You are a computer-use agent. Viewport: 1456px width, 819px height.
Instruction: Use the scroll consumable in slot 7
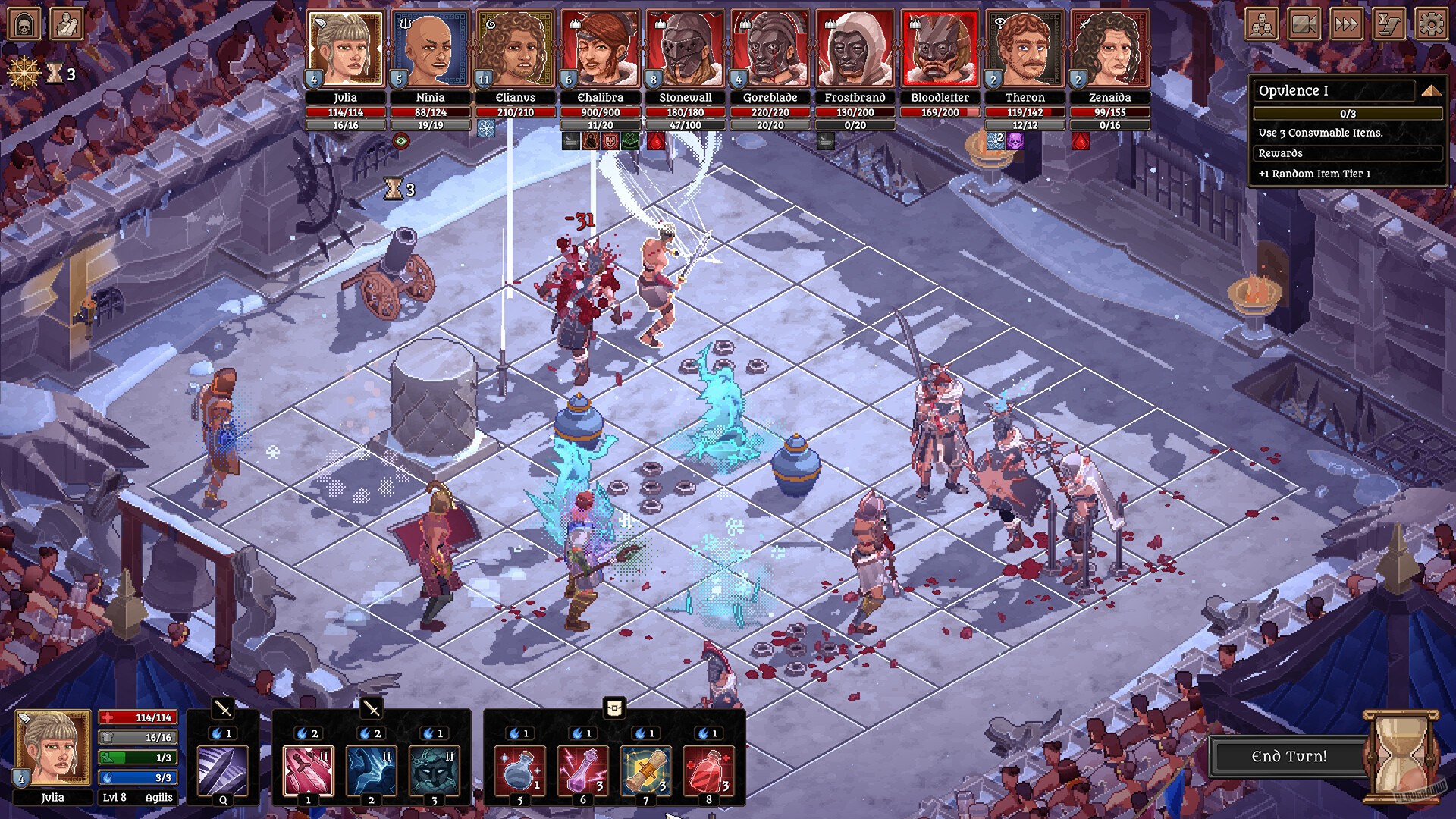tap(646, 768)
